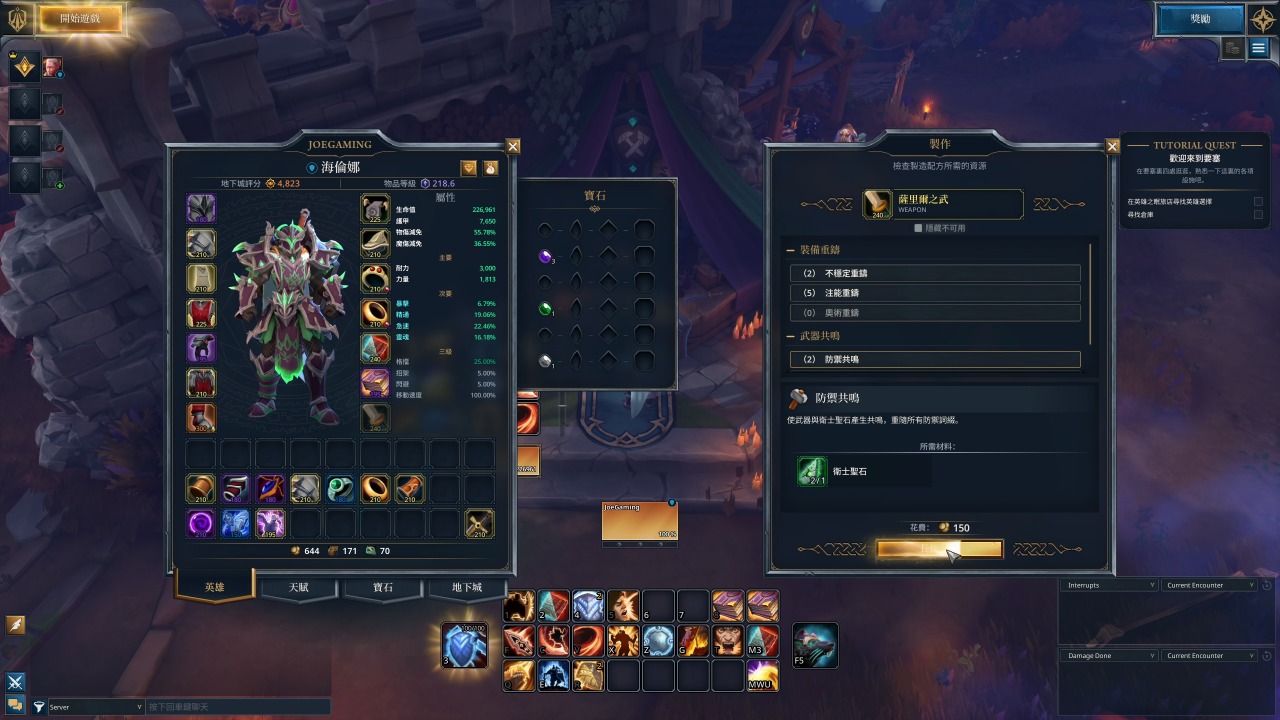Click the 開始遊戲 start game button
Viewport: 1280px width, 720px height.
click(x=80, y=18)
